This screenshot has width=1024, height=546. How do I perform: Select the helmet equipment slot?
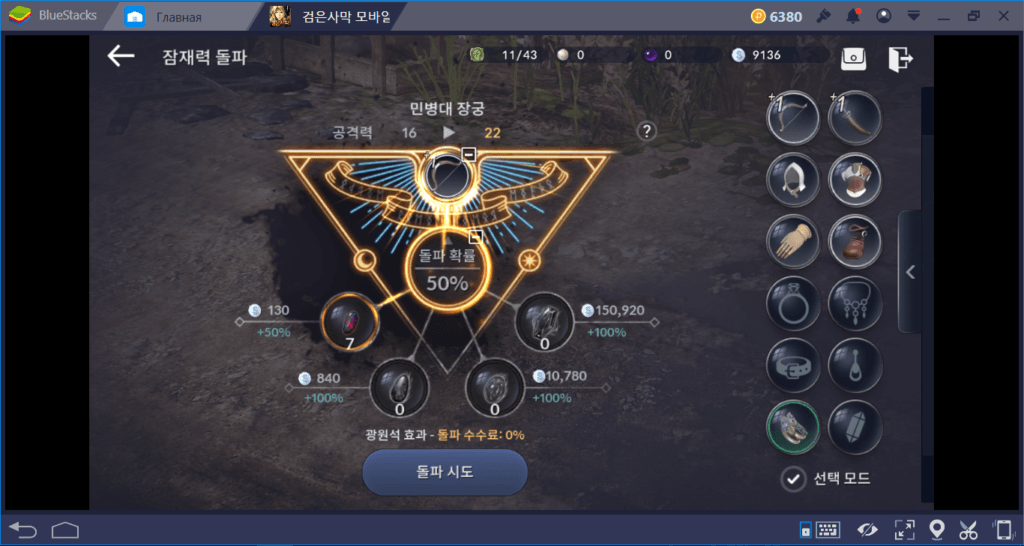pos(793,180)
